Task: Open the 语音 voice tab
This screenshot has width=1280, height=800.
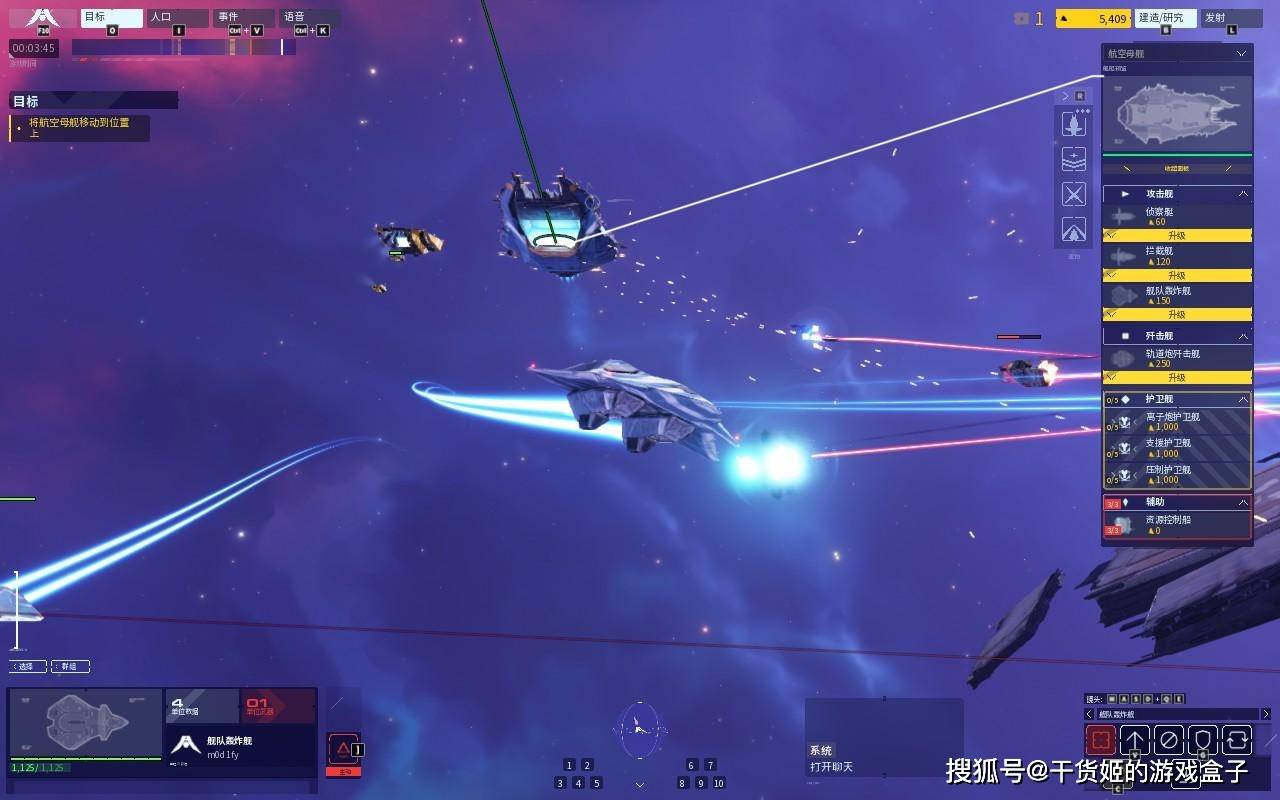Action: click(x=309, y=17)
